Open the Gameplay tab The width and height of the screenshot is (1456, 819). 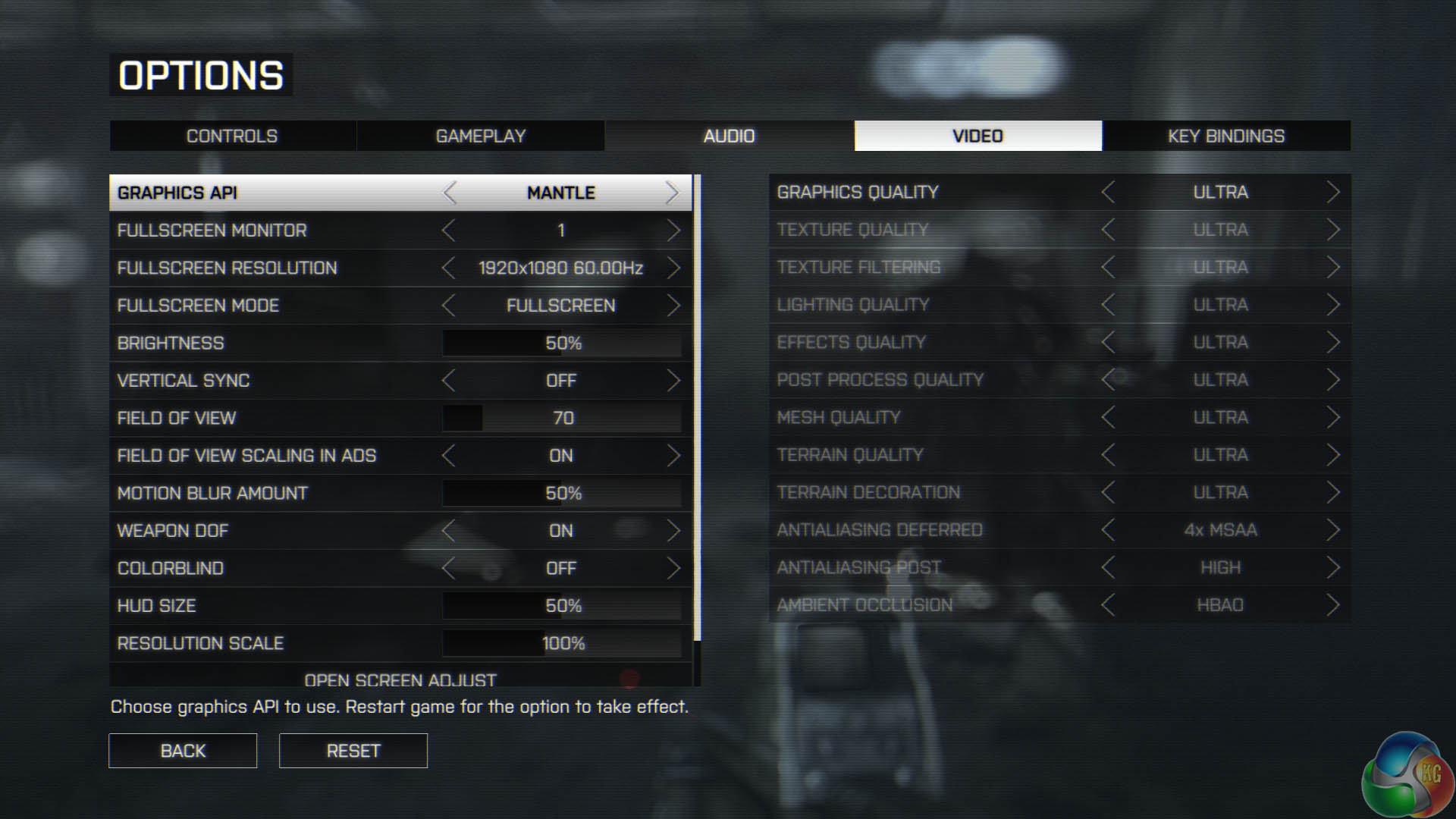480,136
